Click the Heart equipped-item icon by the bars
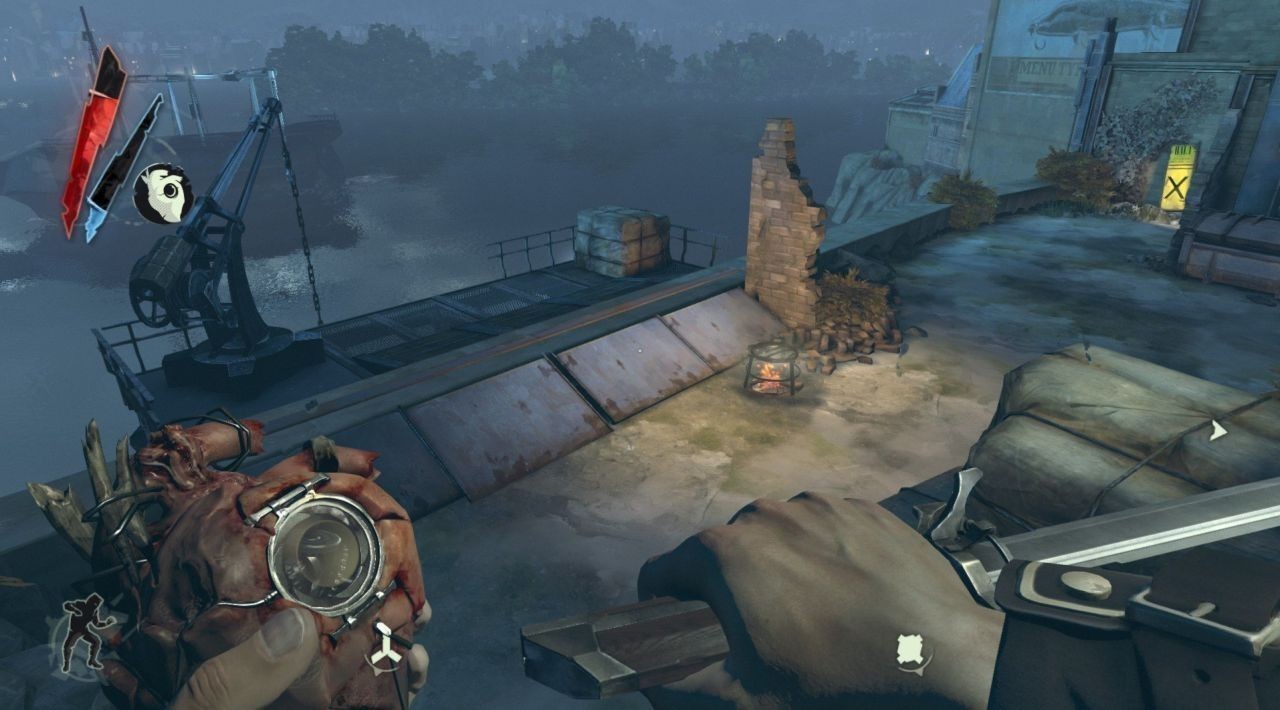The width and height of the screenshot is (1280, 710). (x=163, y=193)
